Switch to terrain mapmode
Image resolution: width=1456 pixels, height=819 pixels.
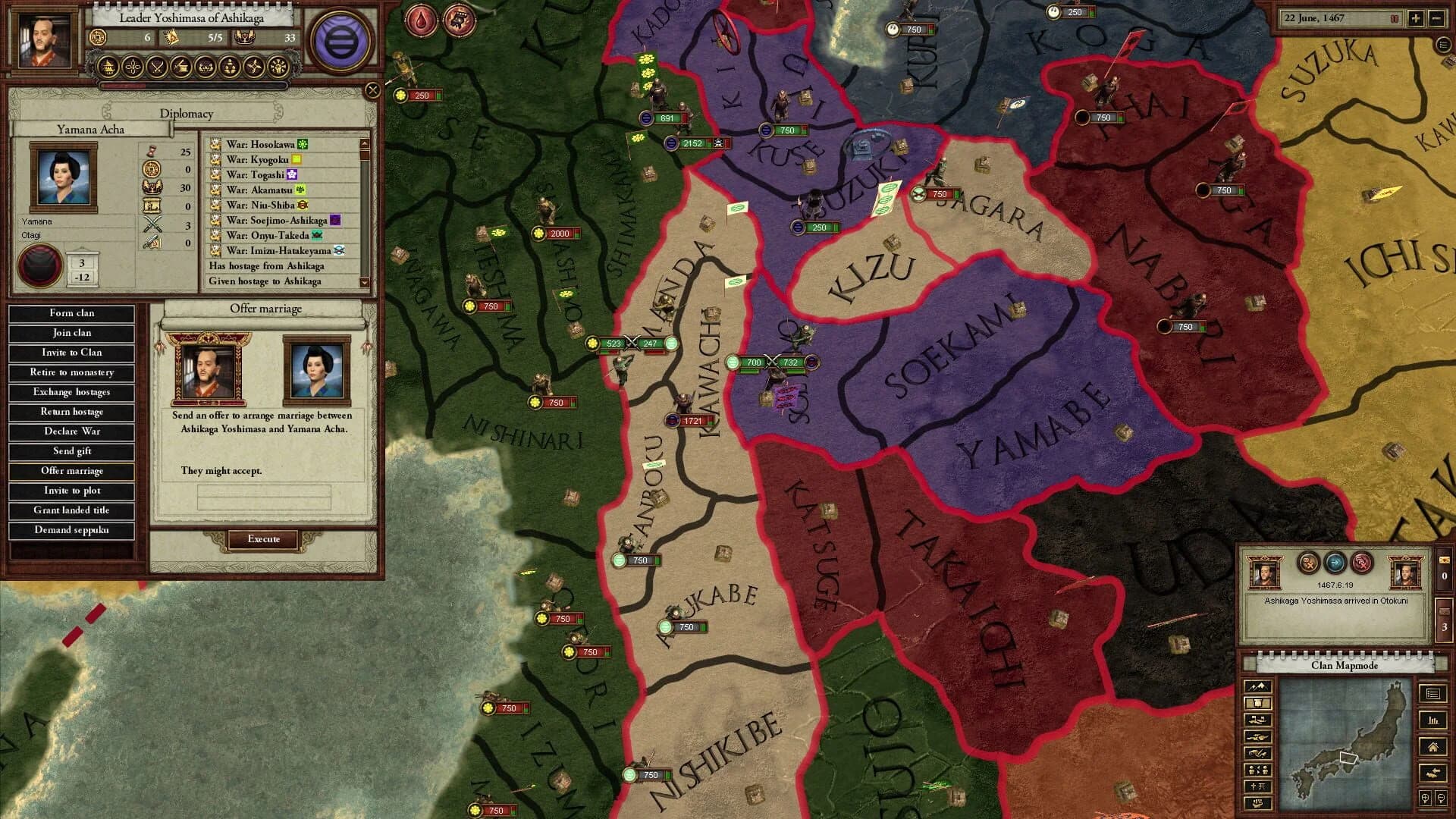click(1258, 686)
